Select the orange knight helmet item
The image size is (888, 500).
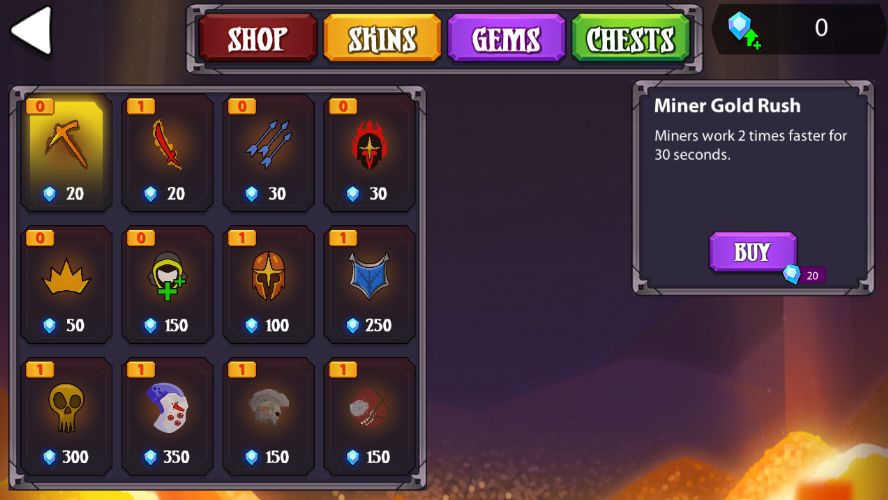point(269,285)
